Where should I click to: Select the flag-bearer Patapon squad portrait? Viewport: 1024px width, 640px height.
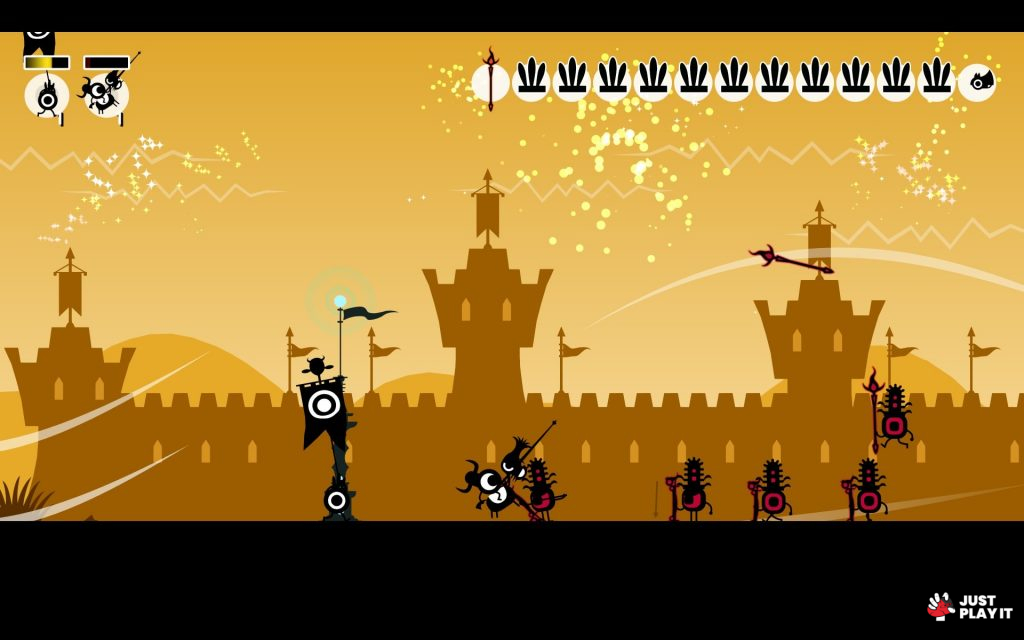pyautogui.click(x=46, y=96)
